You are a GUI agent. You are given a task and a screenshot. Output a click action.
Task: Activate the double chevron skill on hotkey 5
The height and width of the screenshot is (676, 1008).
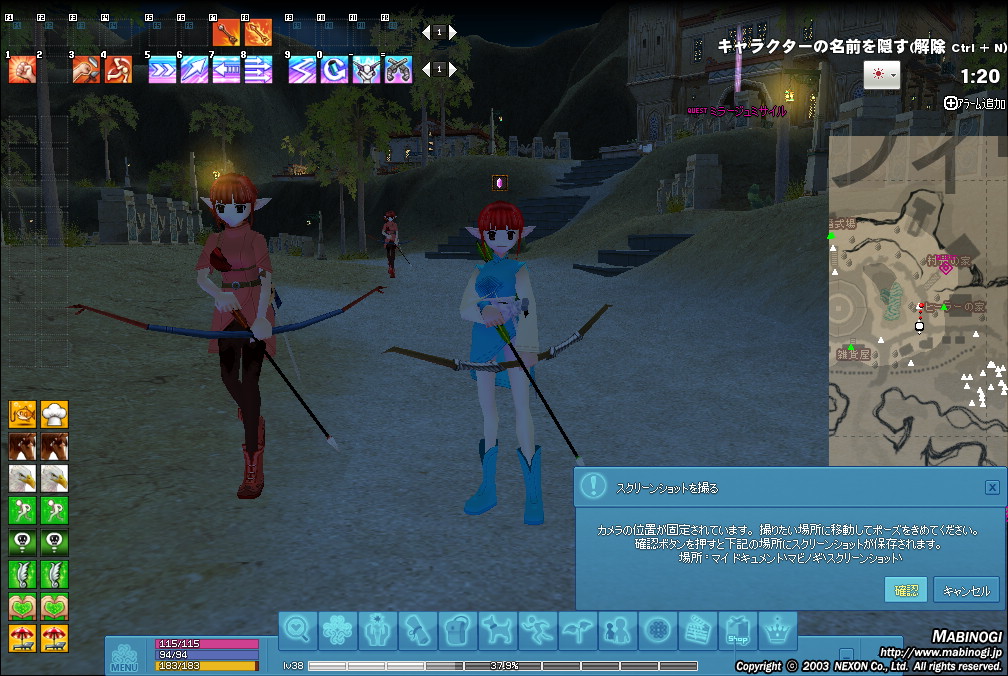click(x=162, y=69)
